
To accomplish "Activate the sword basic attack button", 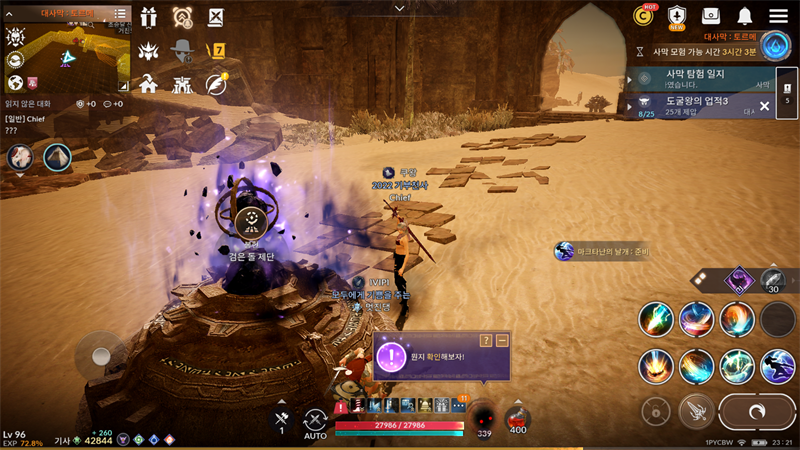I will pyautogui.click(x=696, y=410).
